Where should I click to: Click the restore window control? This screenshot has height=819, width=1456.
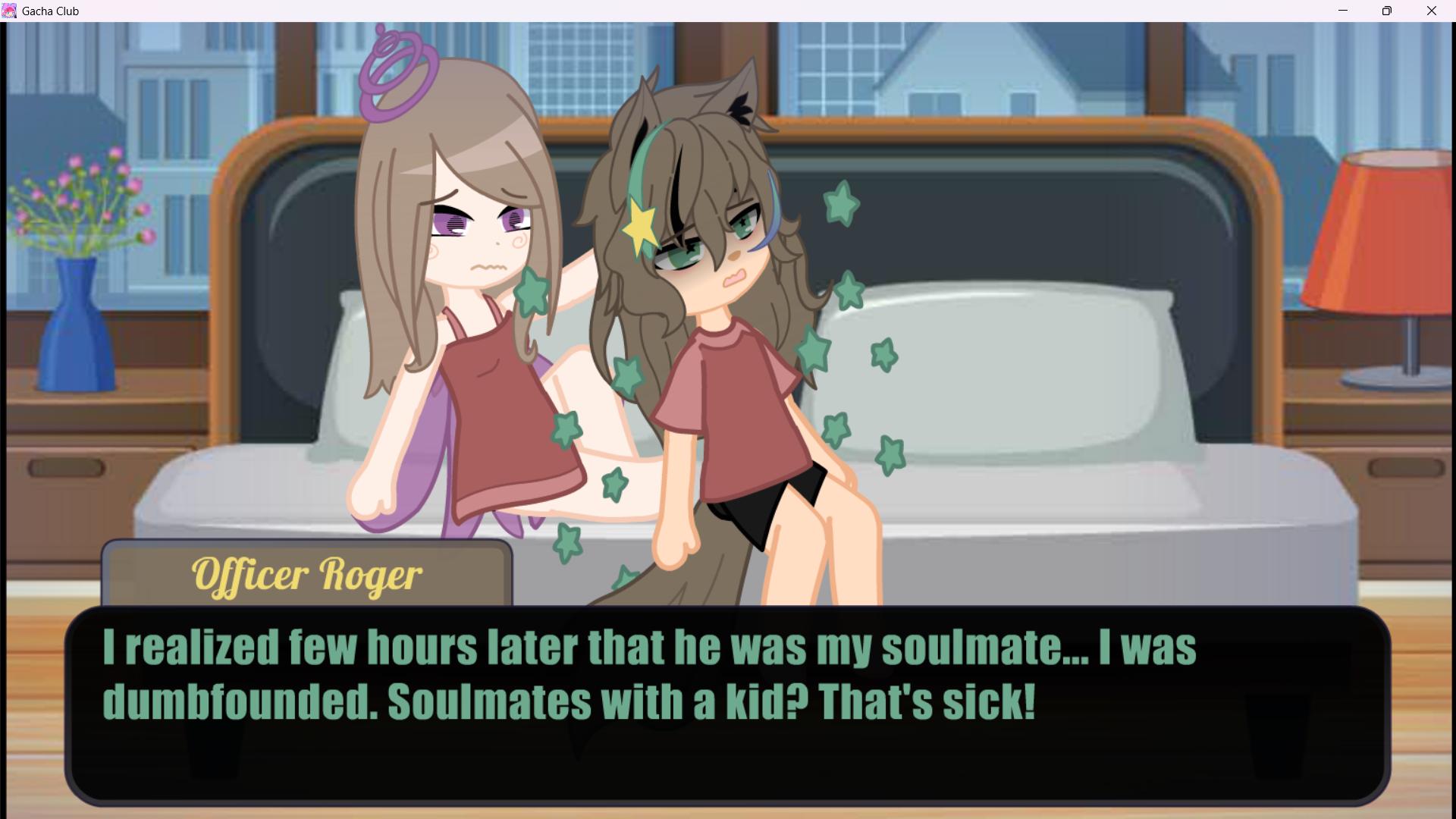click(x=1387, y=11)
